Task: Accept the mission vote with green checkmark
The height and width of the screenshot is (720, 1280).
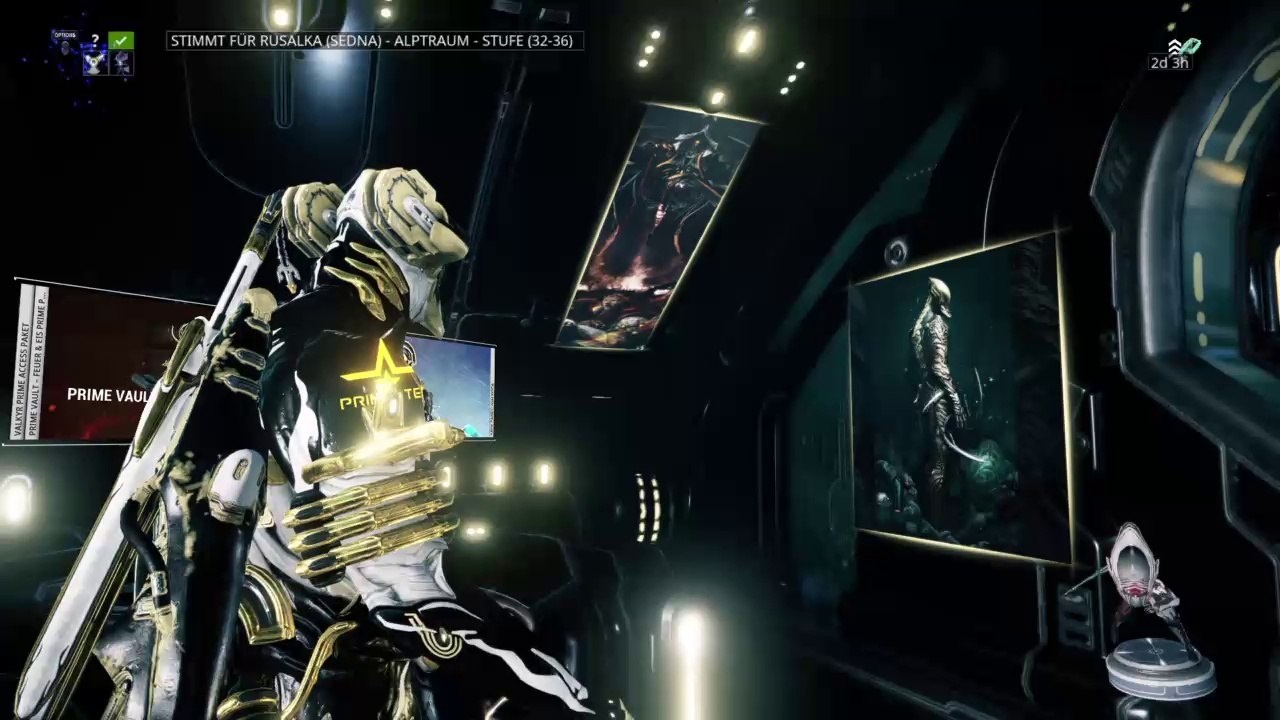Action: 121,40
